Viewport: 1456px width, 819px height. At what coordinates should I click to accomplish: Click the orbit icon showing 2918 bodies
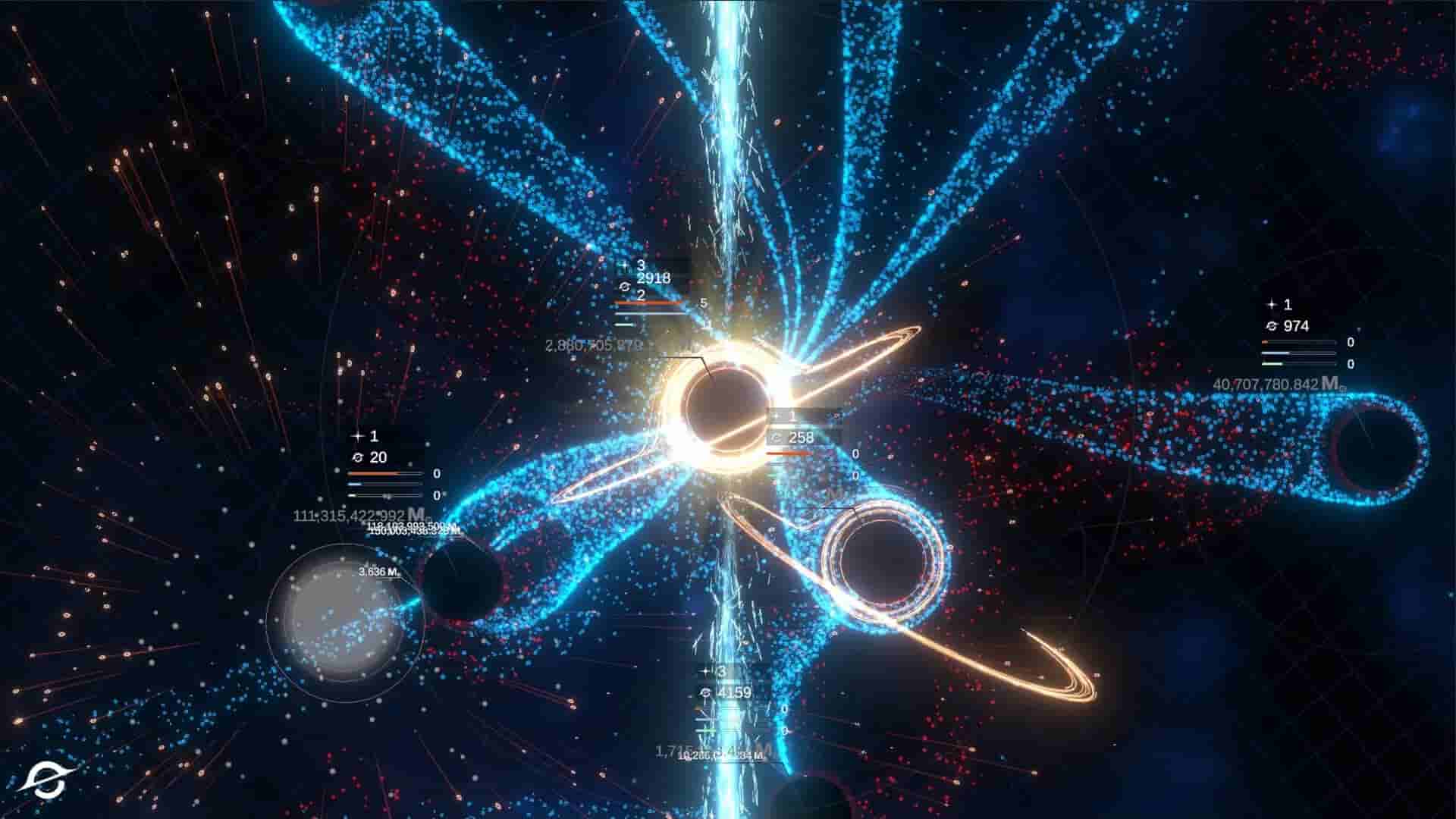[x=625, y=287]
